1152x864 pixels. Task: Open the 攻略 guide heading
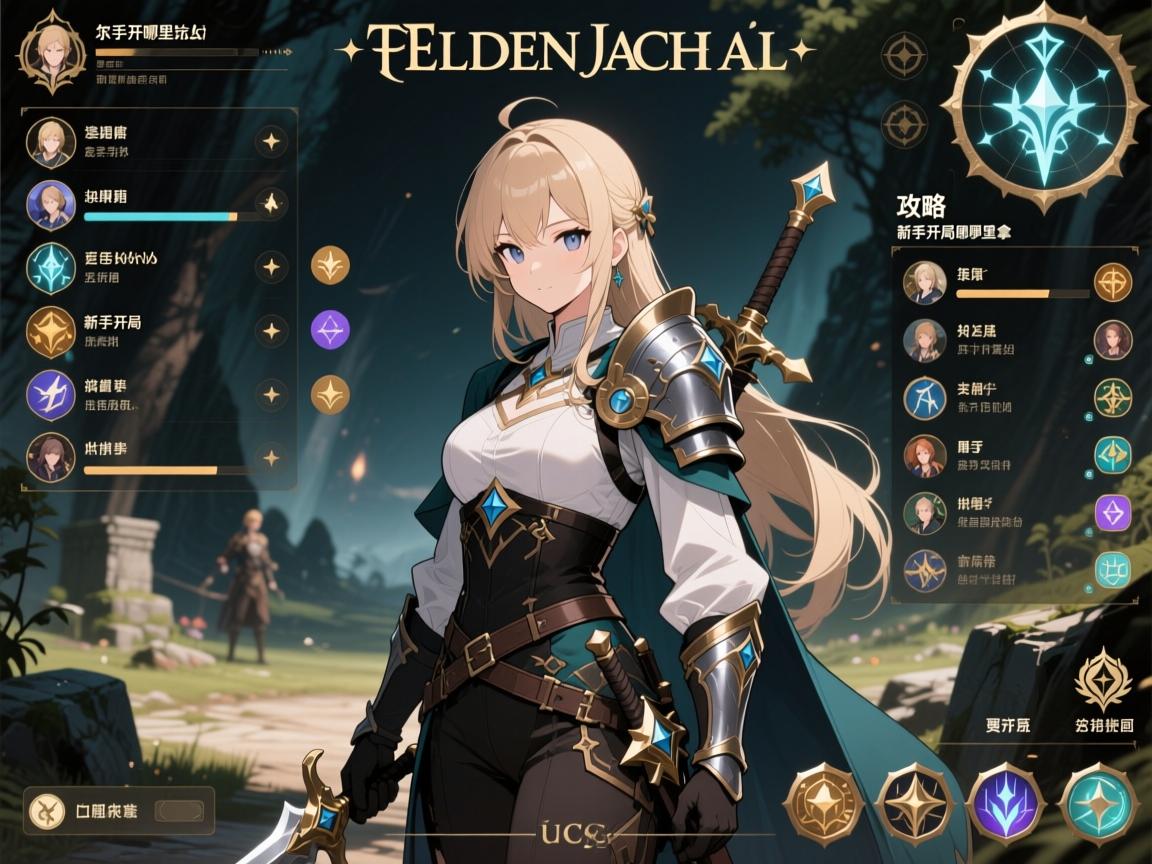(921, 207)
